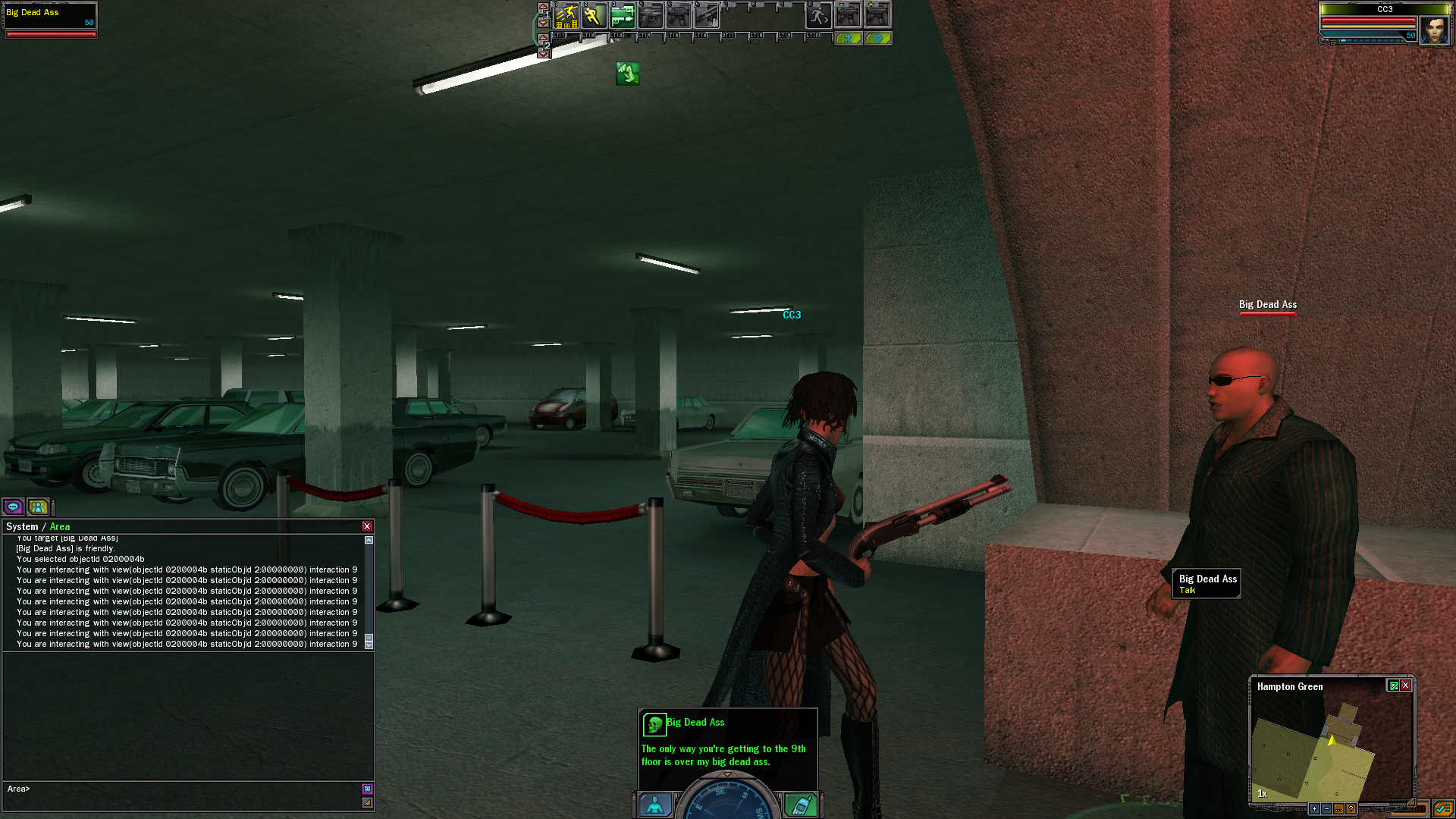This screenshot has width=1456, height=819.
Task: Select the pistol in hotbar slot 4
Action: [650, 16]
